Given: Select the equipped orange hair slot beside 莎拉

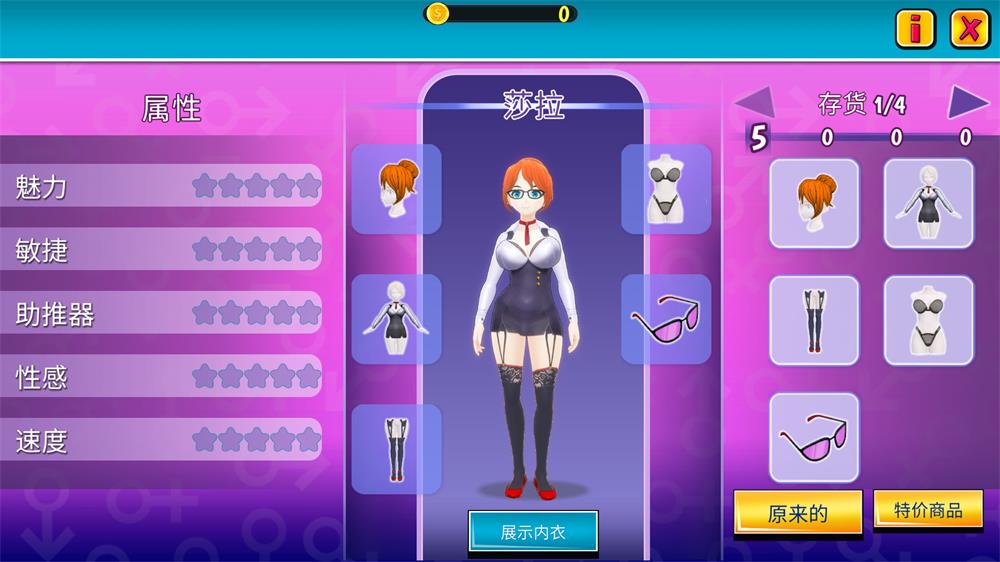Looking at the screenshot, I should [x=396, y=189].
